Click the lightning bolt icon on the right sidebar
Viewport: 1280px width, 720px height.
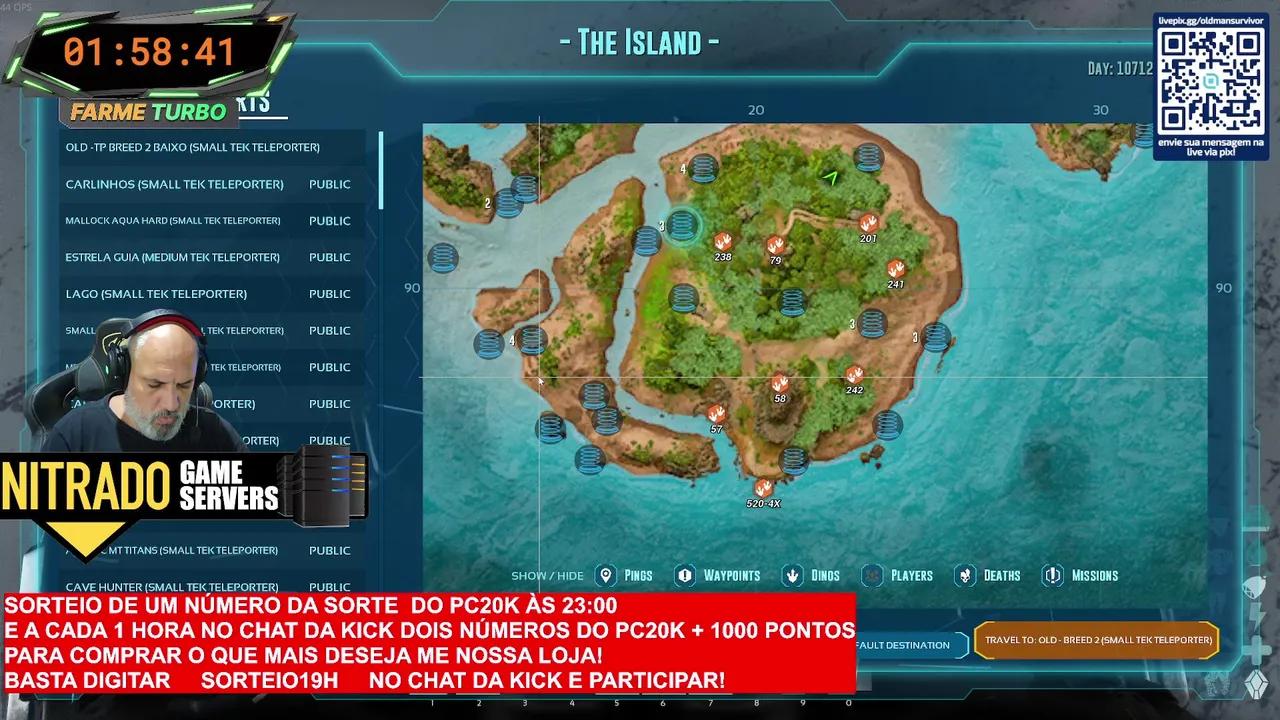point(1257,615)
